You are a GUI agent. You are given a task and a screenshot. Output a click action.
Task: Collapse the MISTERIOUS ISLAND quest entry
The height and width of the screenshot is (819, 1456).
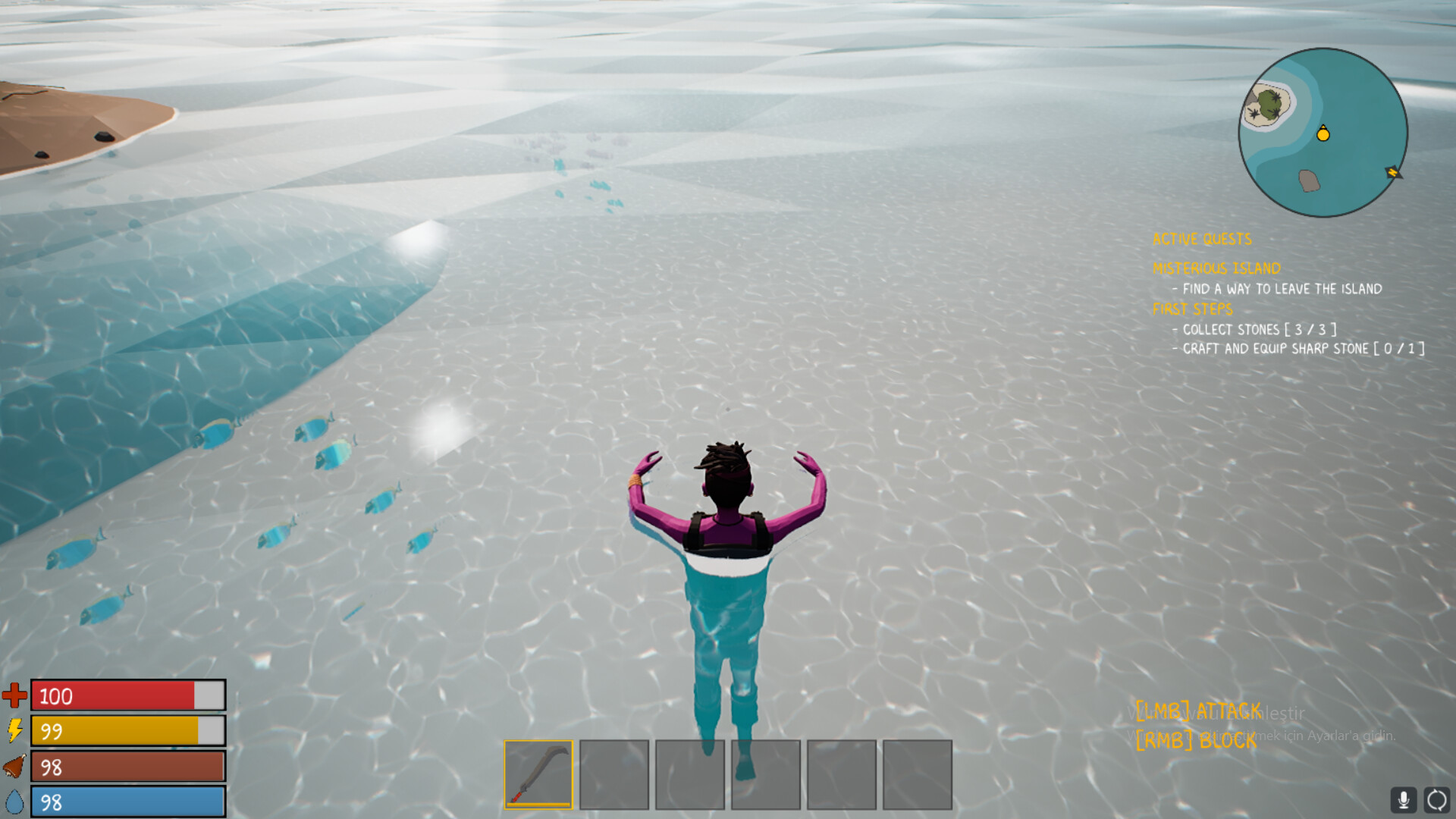1215,268
